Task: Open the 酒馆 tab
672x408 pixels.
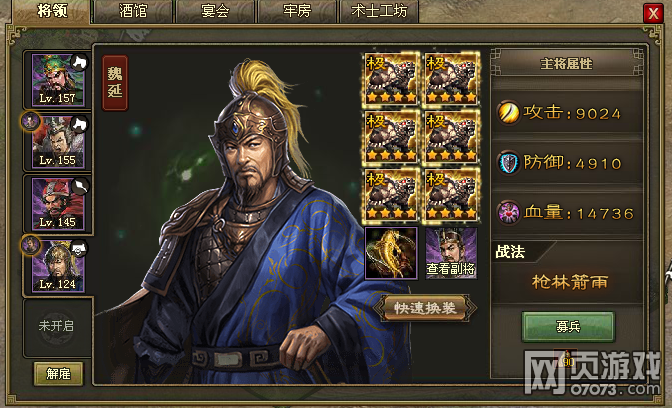Action: [133, 12]
